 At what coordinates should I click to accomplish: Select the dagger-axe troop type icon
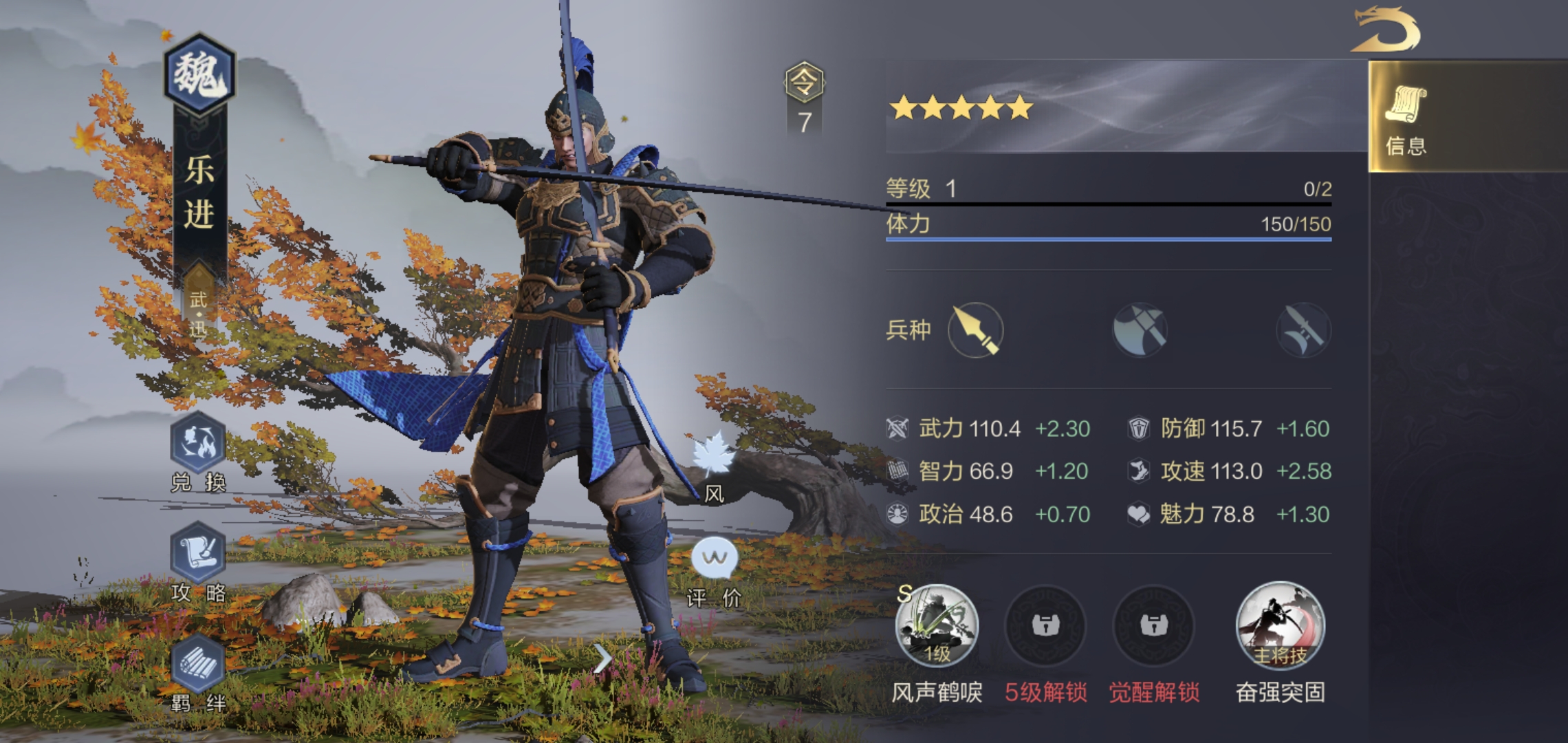coord(1303,330)
